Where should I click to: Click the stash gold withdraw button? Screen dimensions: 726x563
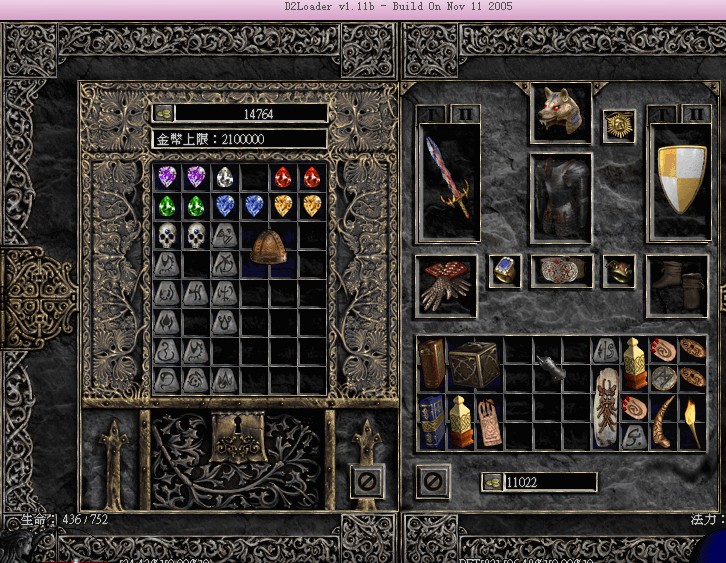click(x=163, y=114)
